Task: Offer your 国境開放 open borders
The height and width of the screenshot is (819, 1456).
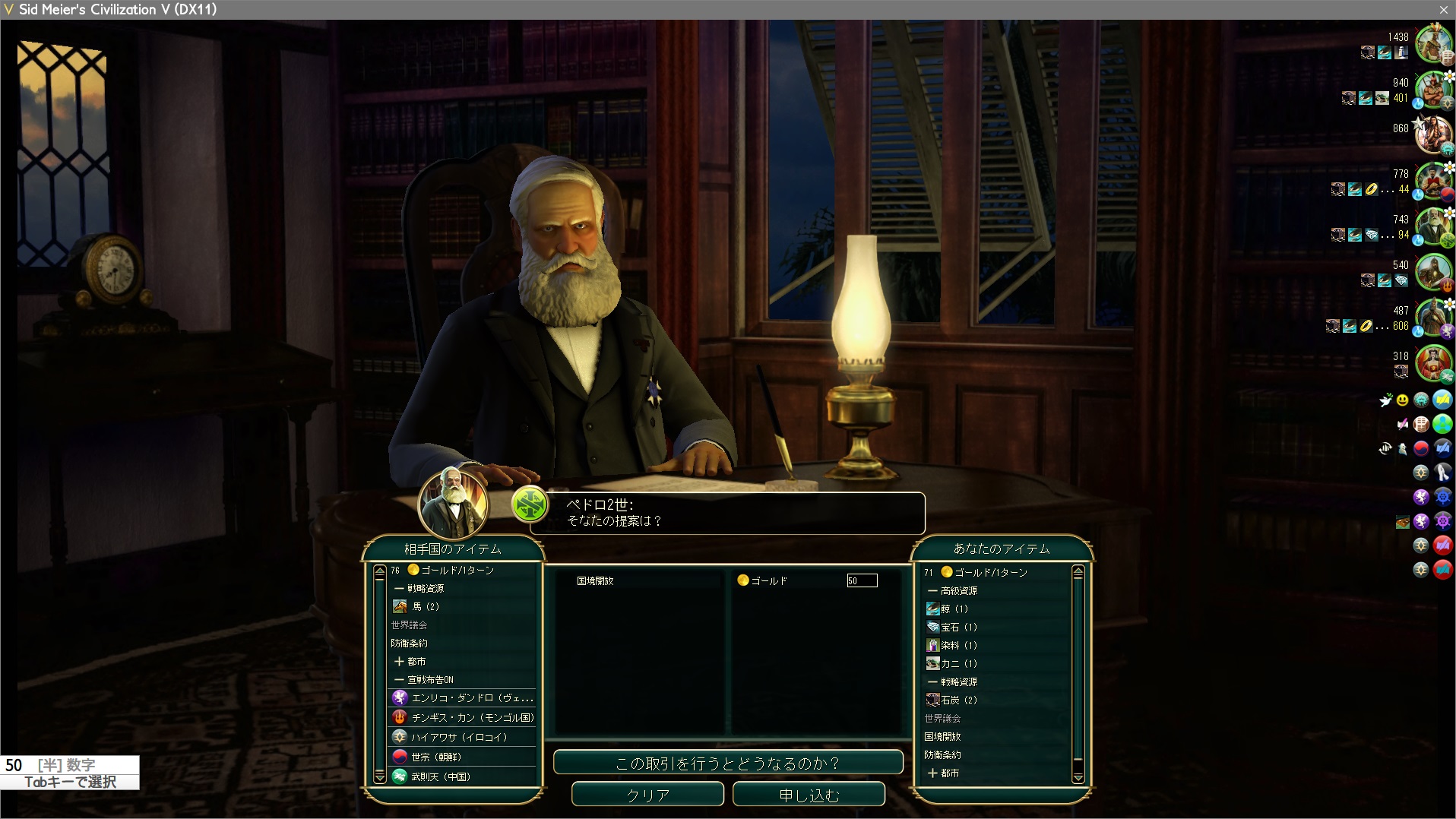Action: point(942,736)
